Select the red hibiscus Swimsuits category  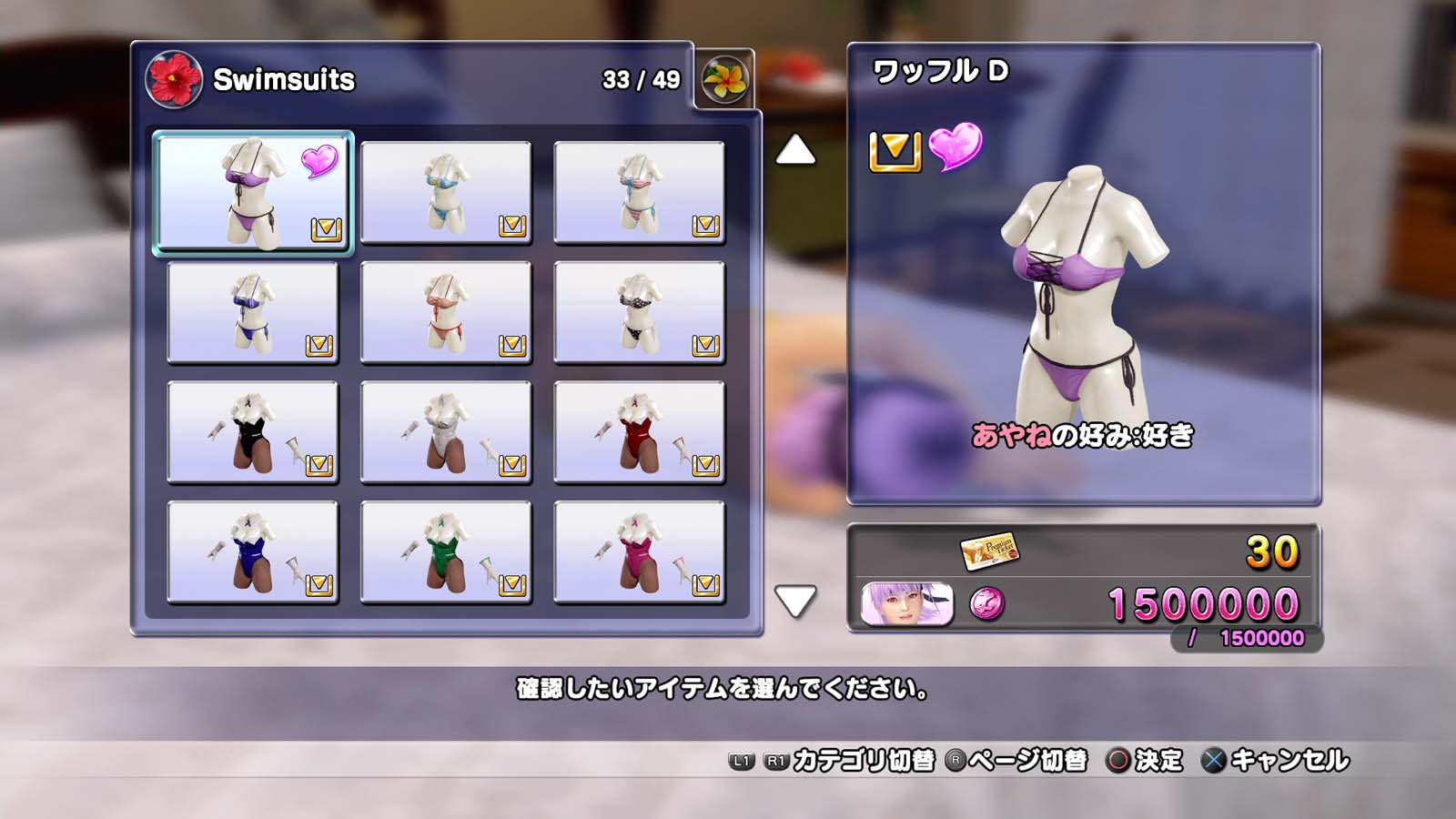coord(174,79)
